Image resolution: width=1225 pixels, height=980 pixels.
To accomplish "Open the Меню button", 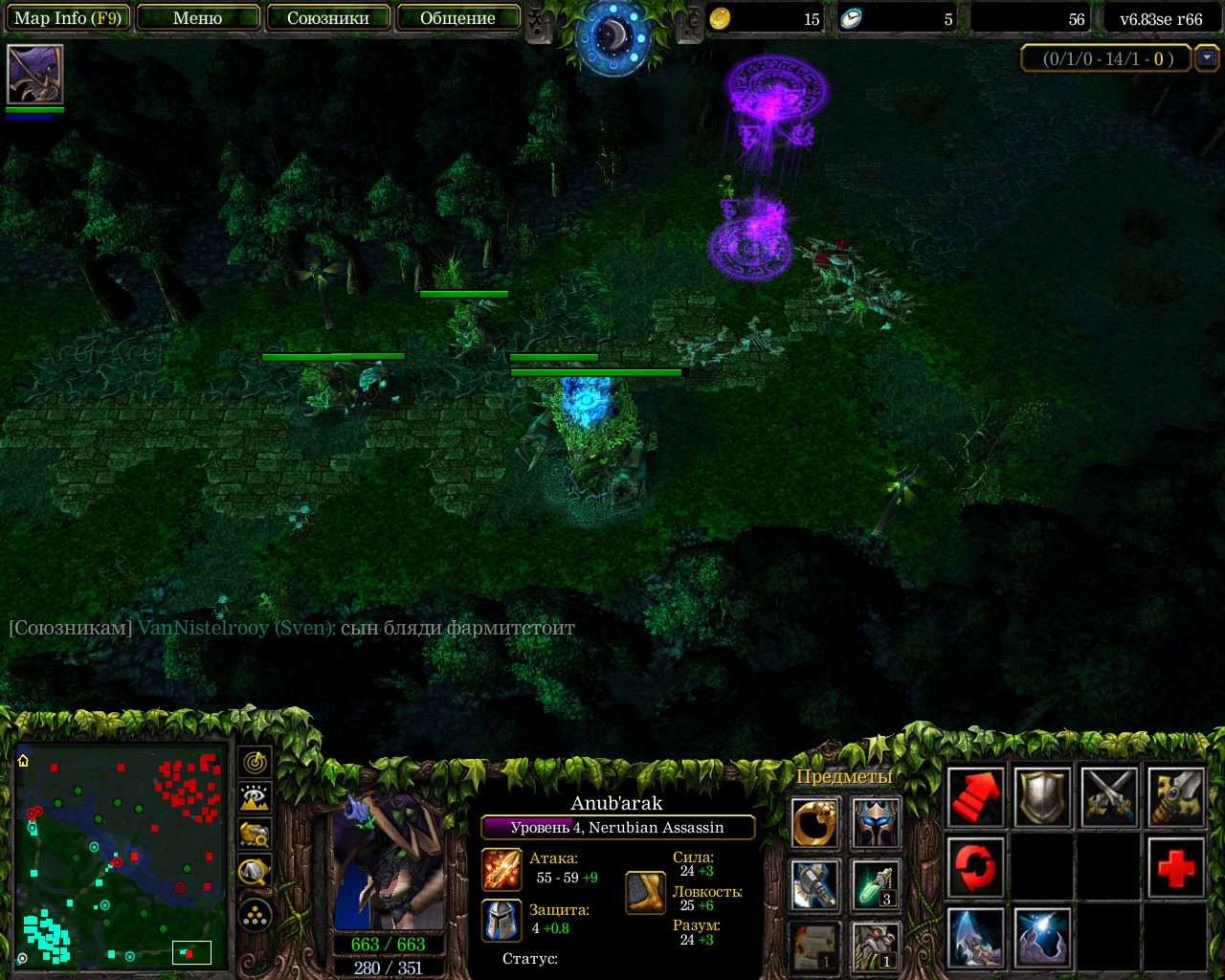I will coord(198,18).
